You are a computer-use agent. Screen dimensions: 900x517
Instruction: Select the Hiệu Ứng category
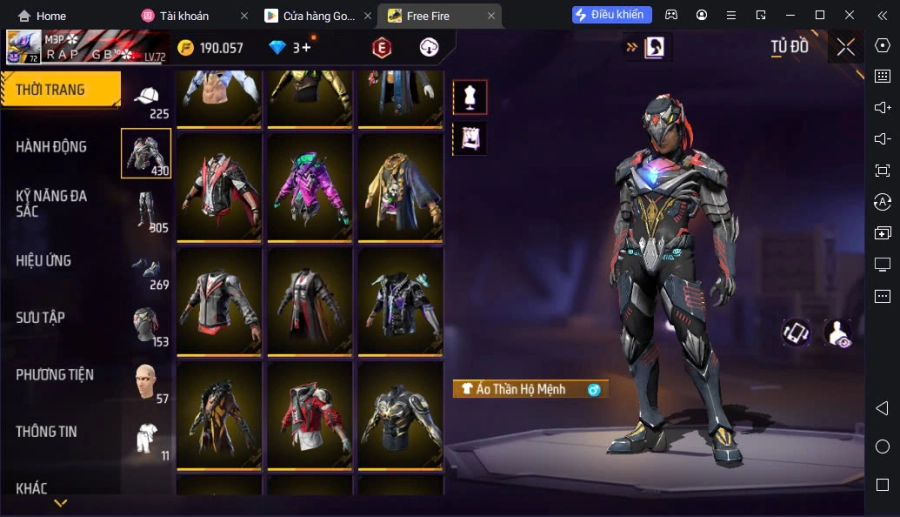[44, 261]
